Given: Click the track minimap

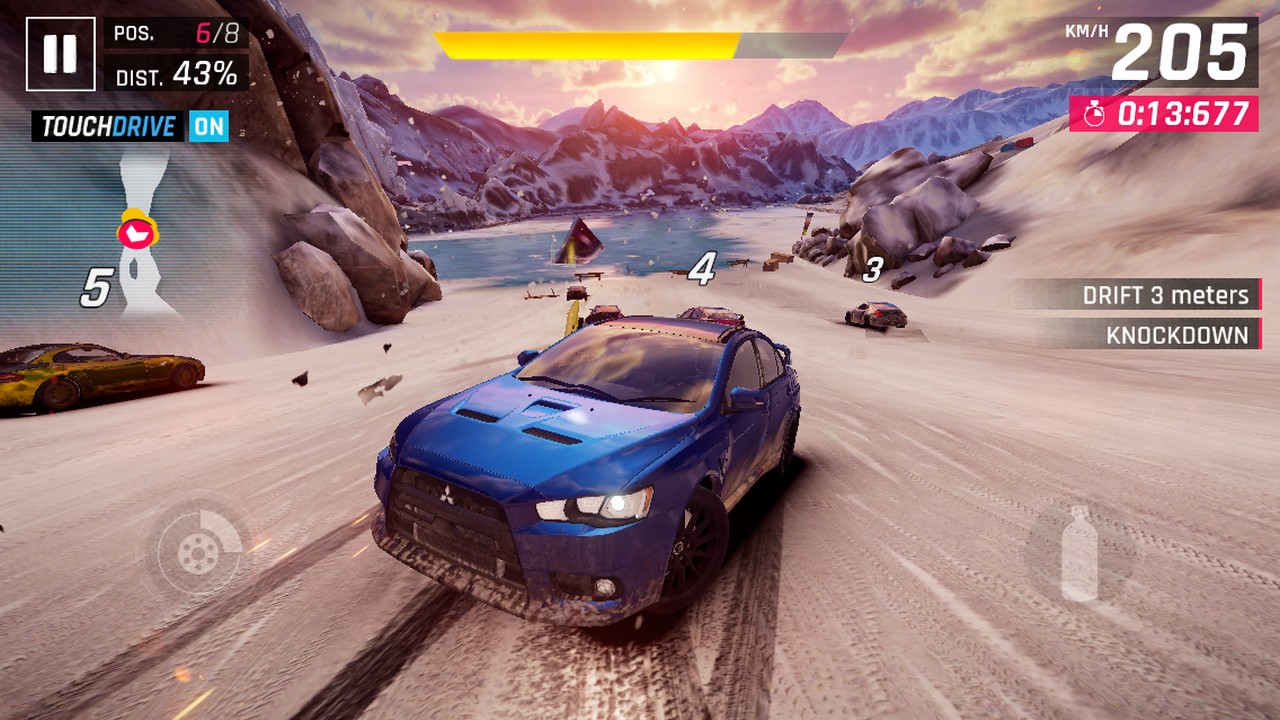Looking at the screenshot, I should [140, 236].
